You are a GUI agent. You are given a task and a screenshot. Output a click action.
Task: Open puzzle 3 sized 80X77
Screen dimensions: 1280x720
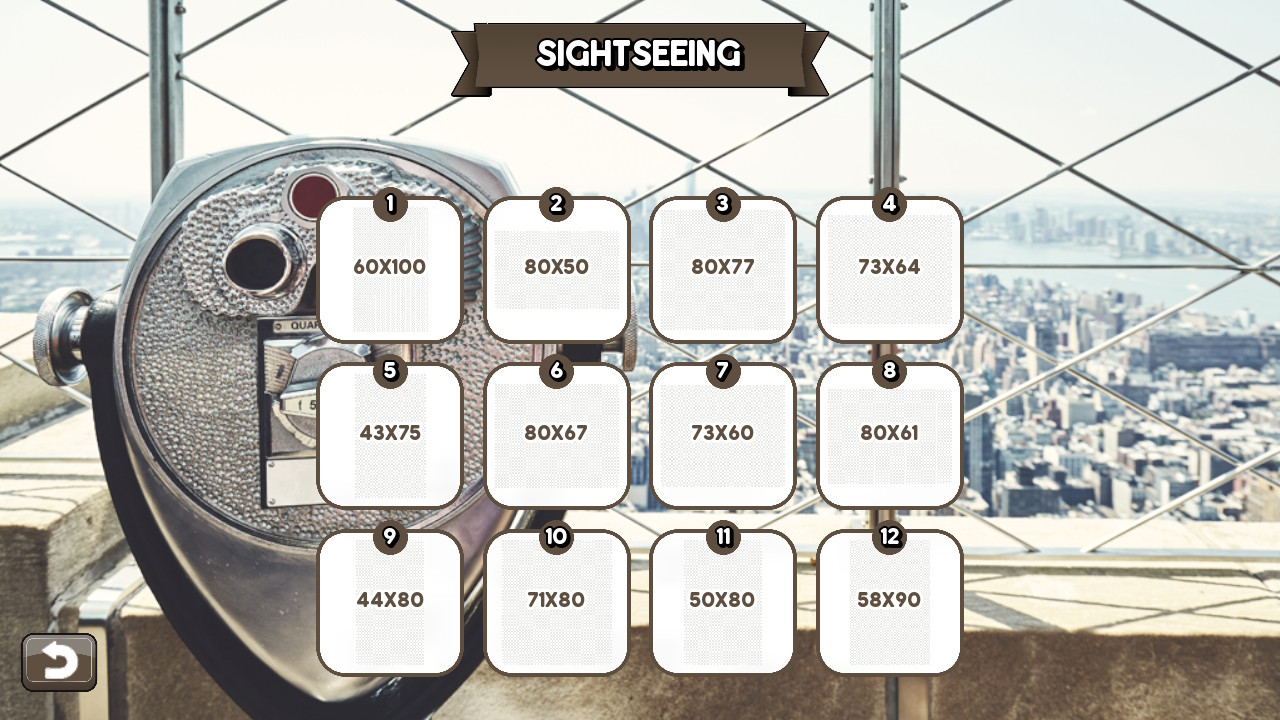click(723, 270)
